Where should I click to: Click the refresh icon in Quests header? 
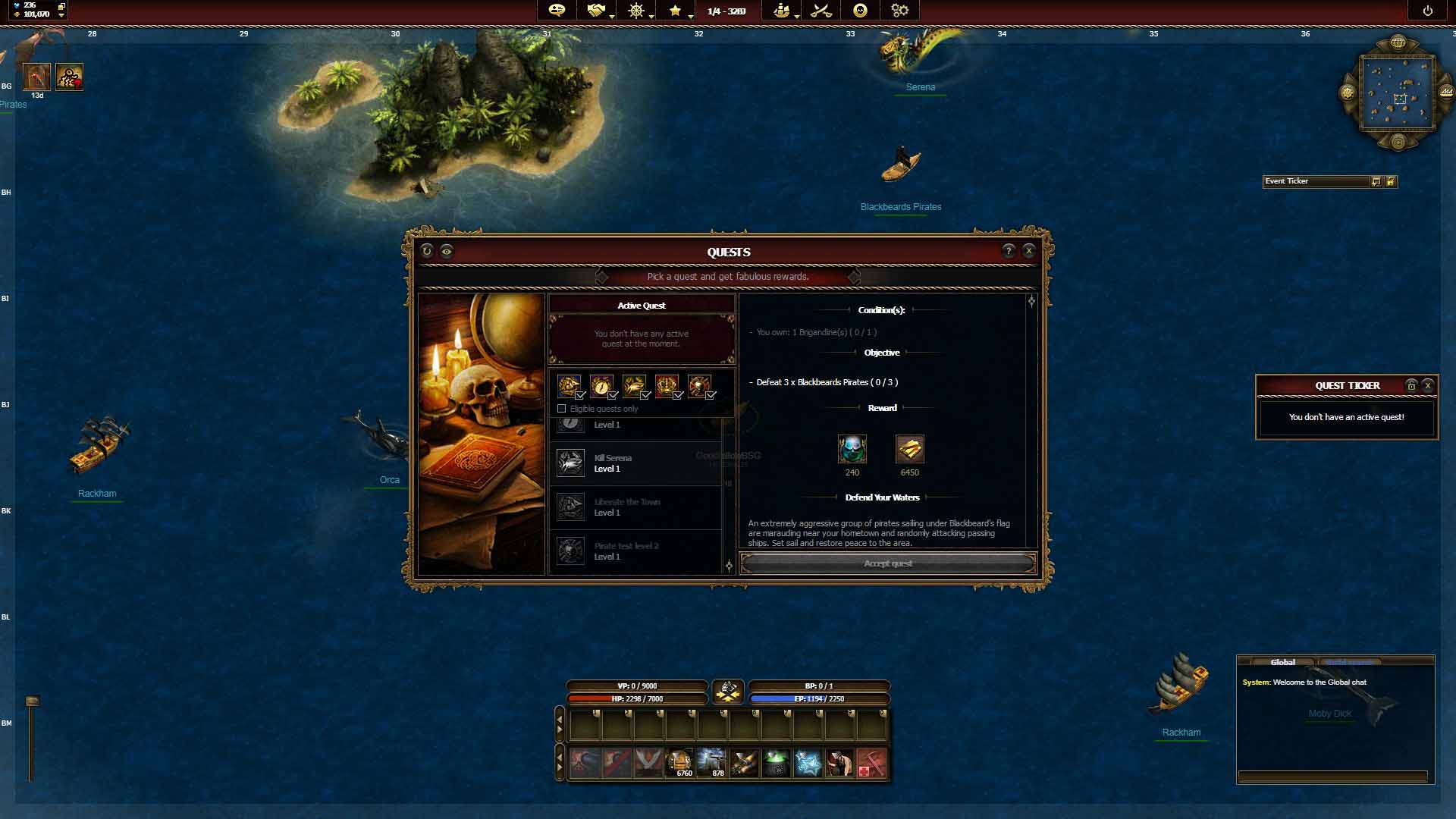click(x=427, y=251)
